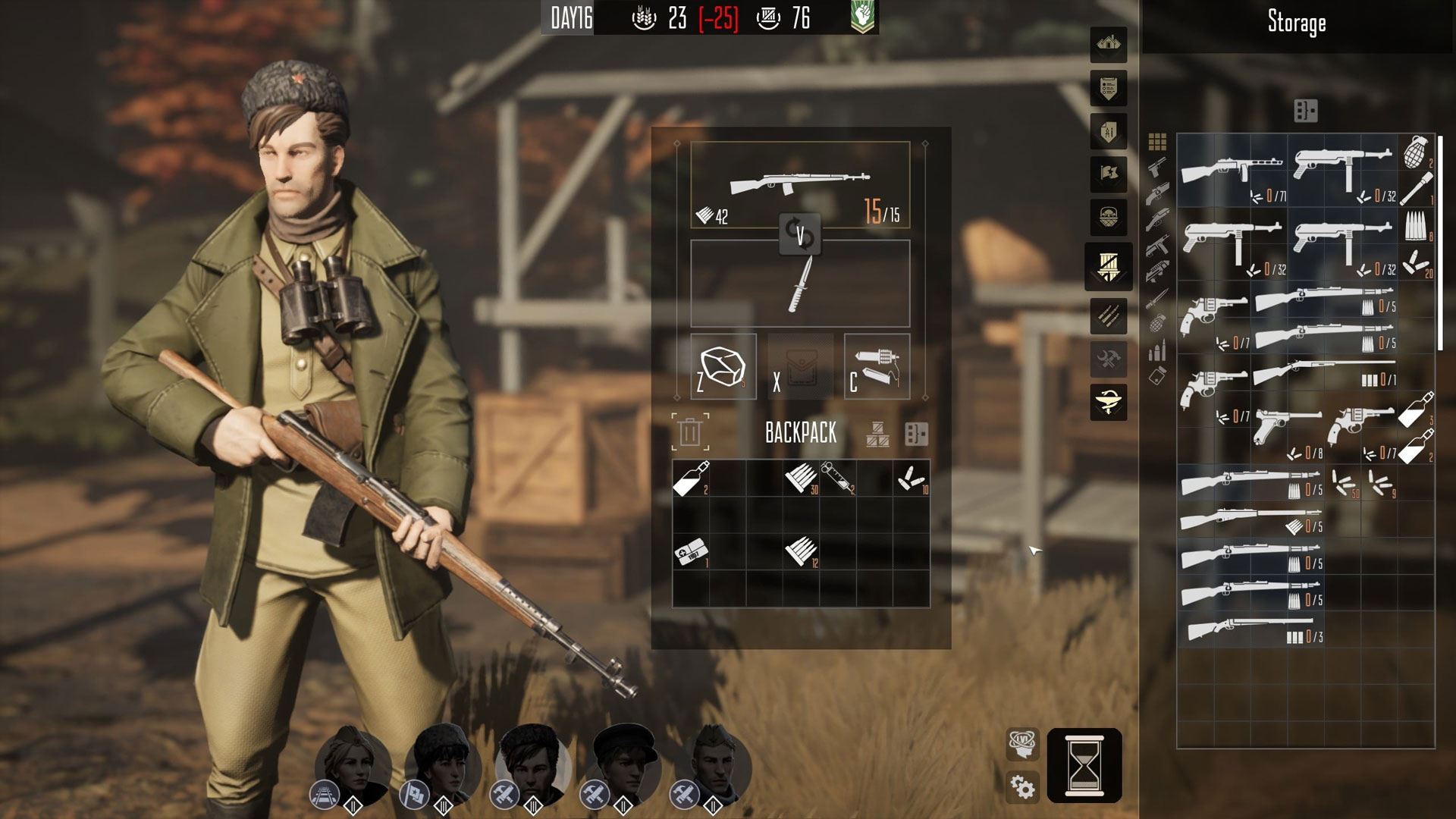Click the hourglass end-day button
Screen dimensions: 1456x819
click(x=1084, y=765)
